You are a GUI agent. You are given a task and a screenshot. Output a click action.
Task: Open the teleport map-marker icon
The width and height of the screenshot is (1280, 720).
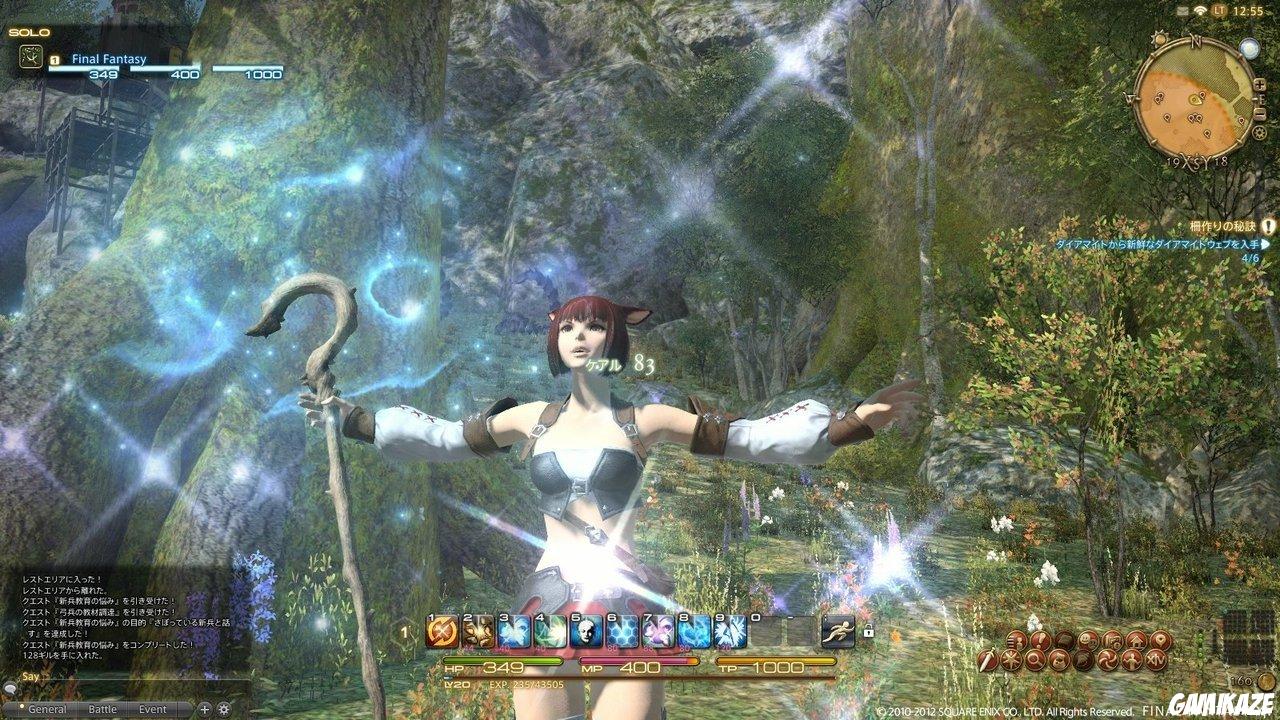tap(1163, 641)
